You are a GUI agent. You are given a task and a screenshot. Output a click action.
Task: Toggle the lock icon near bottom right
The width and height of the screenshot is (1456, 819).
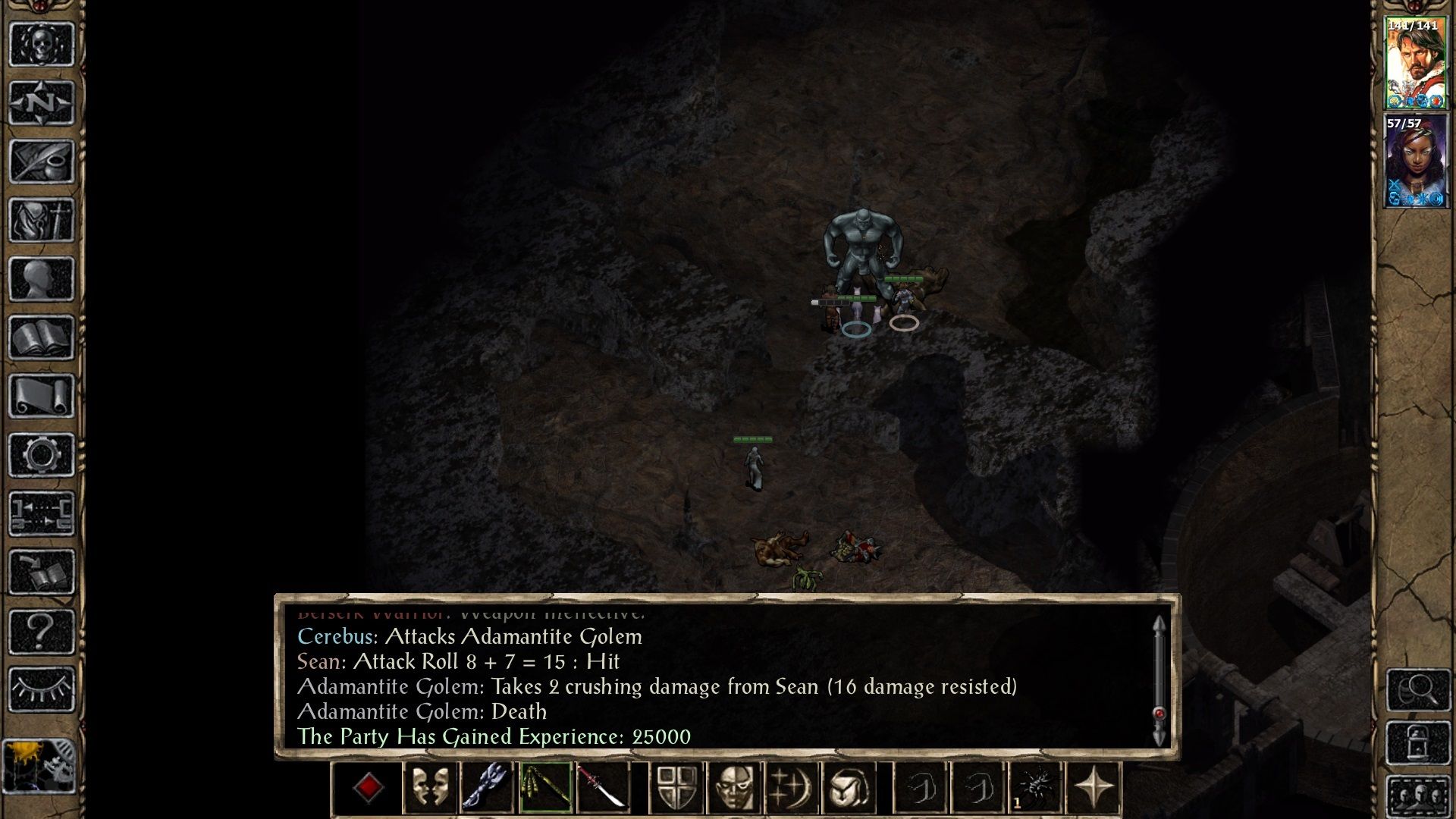pyautogui.click(x=1417, y=742)
